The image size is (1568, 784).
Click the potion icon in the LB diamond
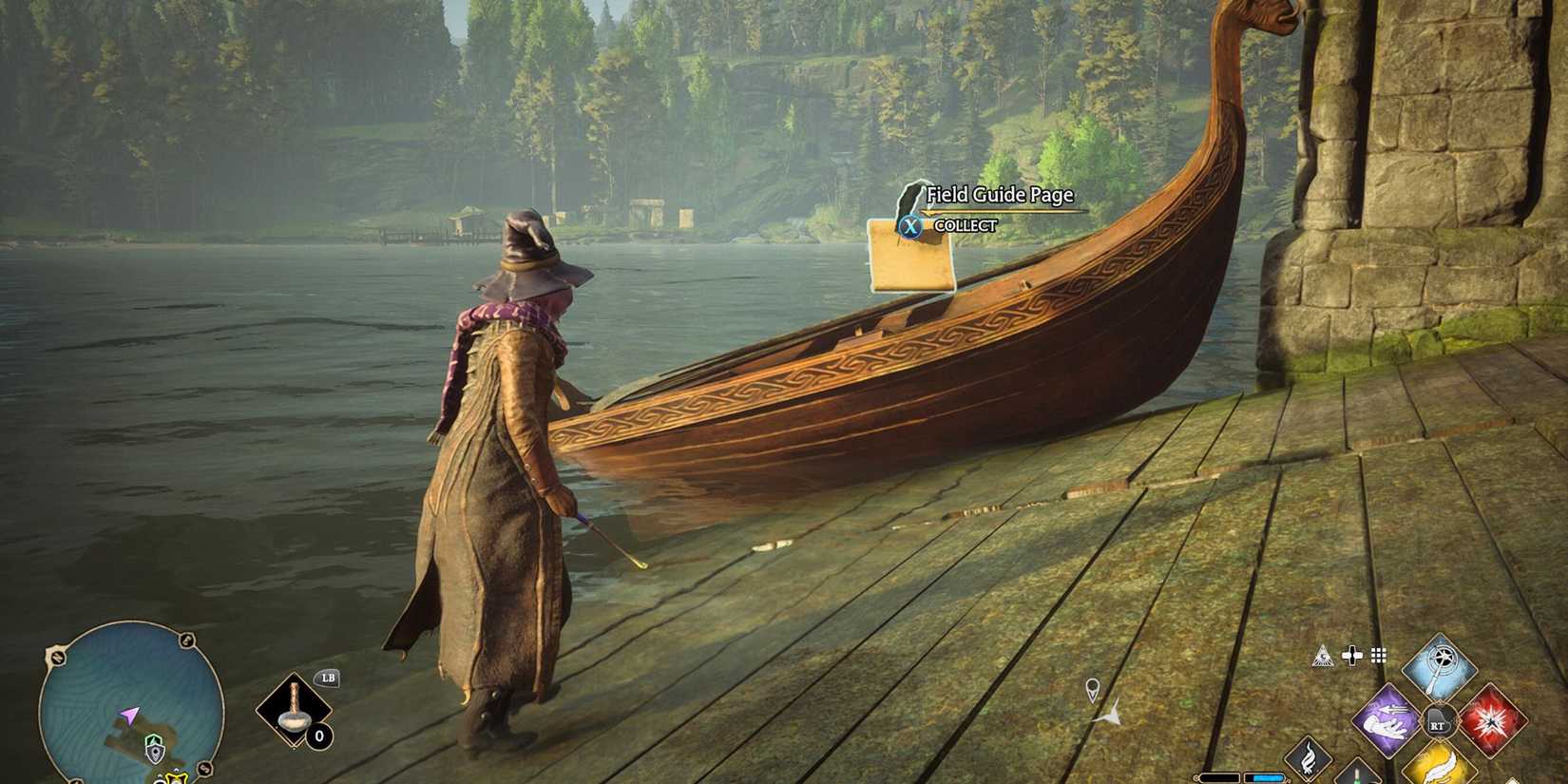[x=294, y=713]
